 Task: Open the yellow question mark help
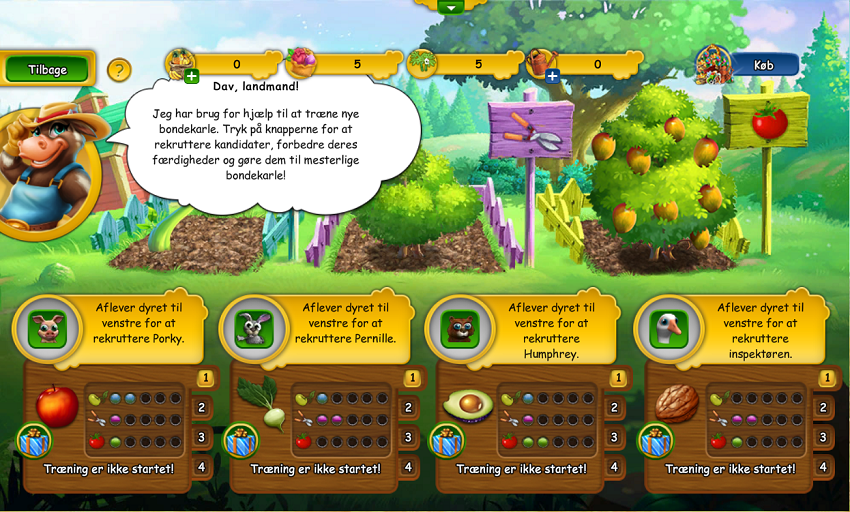[x=119, y=70]
